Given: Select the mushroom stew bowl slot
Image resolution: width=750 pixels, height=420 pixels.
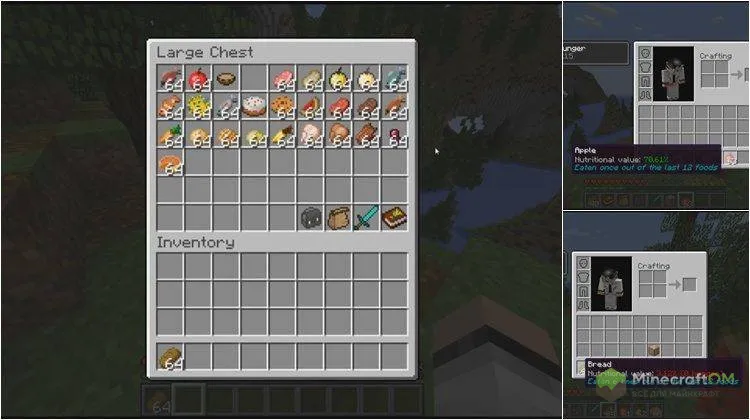Looking at the screenshot, I should click(226, 80).
